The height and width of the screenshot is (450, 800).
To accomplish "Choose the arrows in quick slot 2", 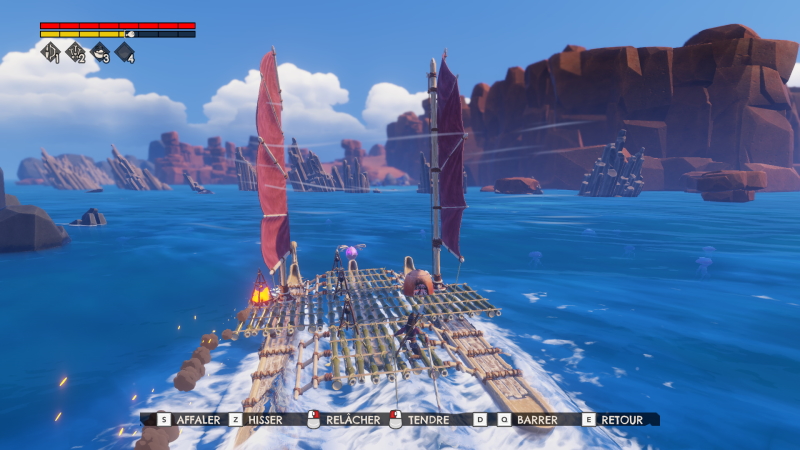I will coord(76,52).
